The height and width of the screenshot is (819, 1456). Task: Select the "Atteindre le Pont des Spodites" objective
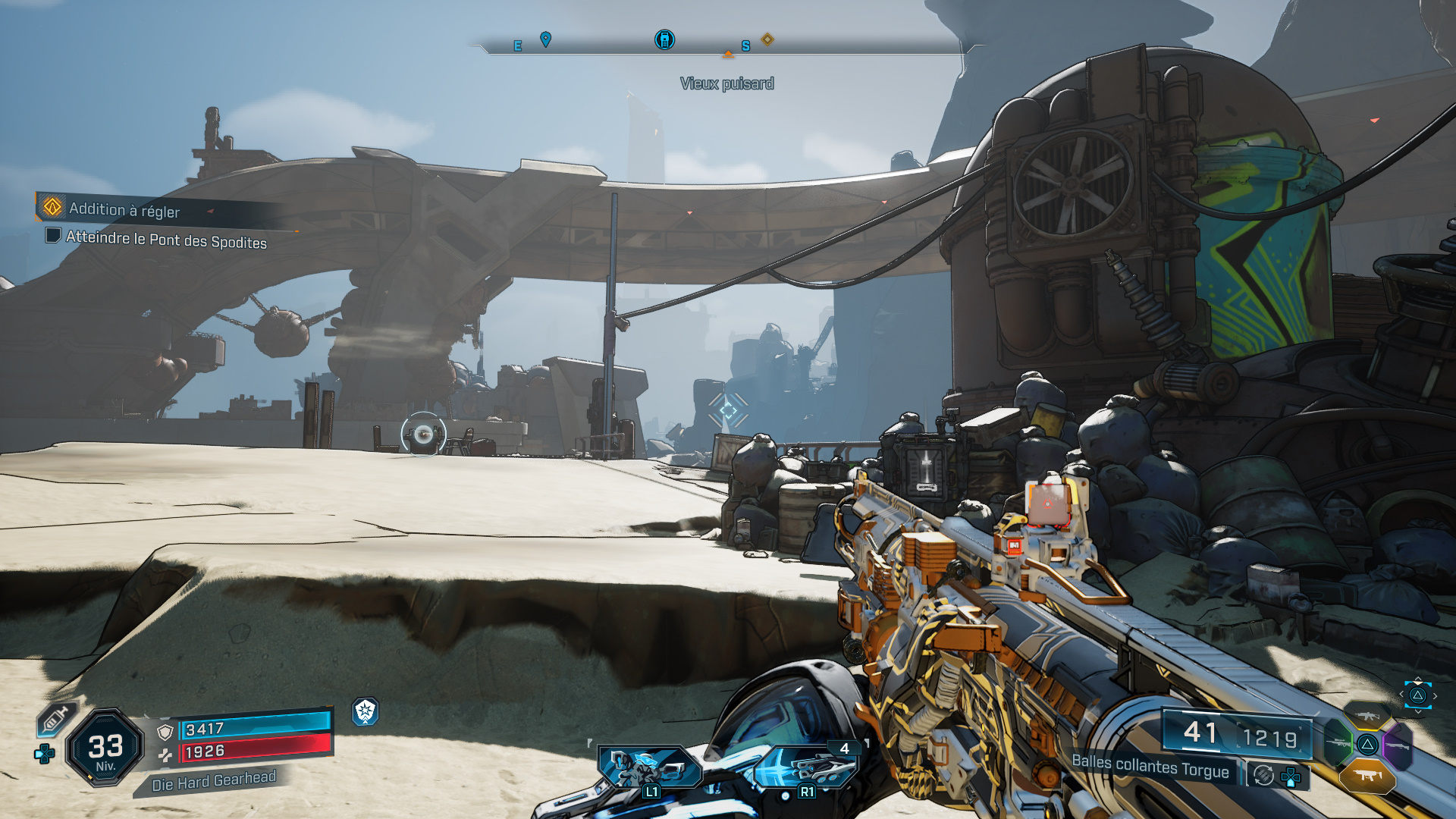coord(166,240)
